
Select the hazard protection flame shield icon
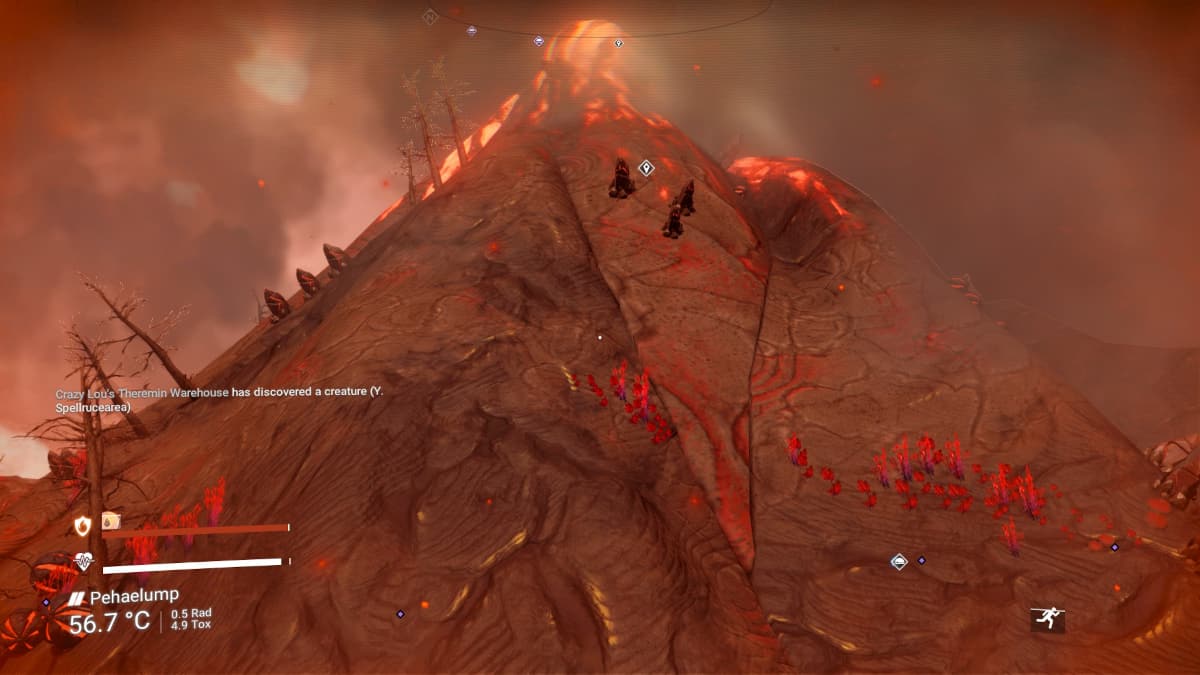pos(82,525)
